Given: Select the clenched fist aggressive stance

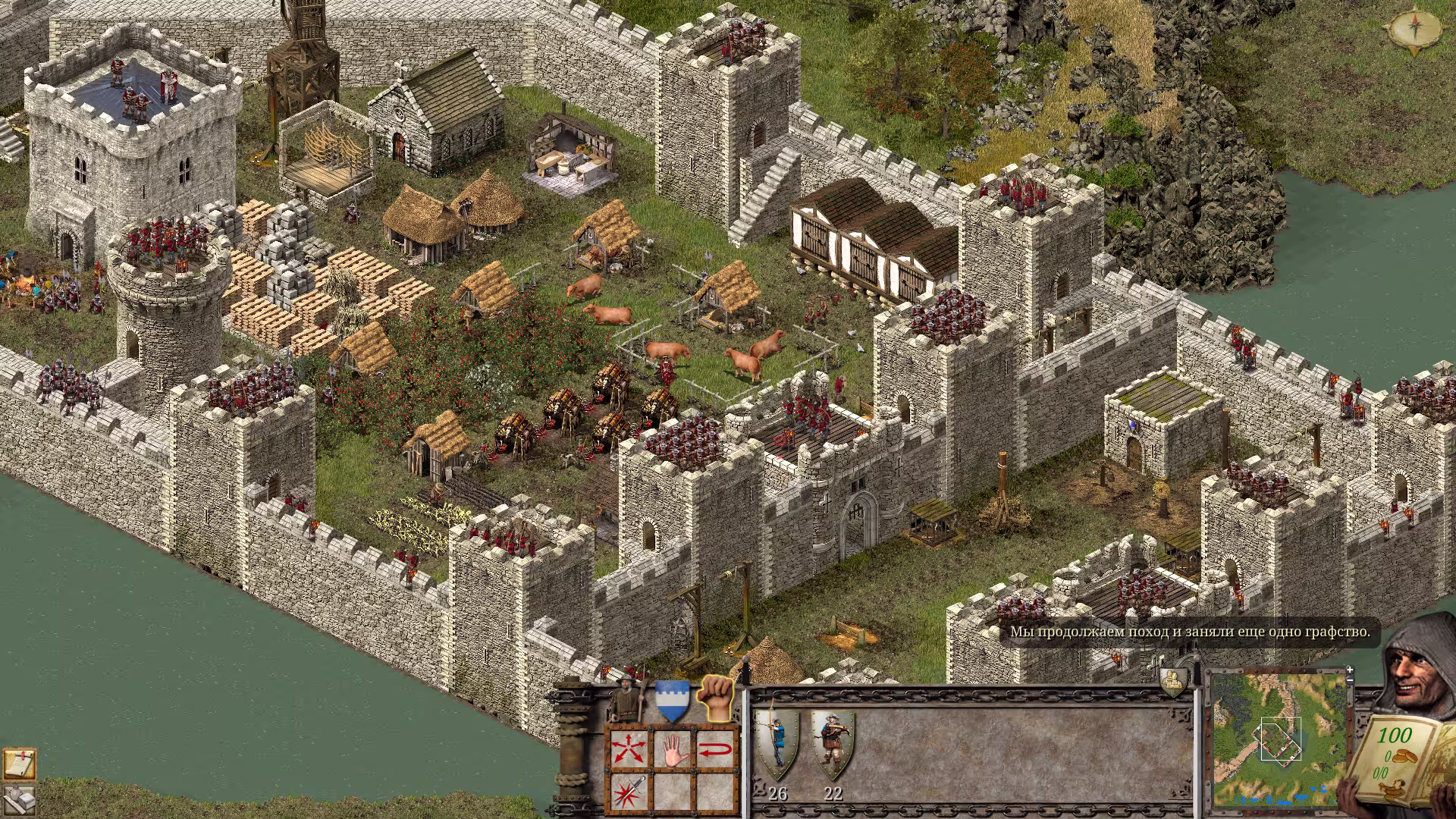Looking at the screenshot, I should 716,698.
